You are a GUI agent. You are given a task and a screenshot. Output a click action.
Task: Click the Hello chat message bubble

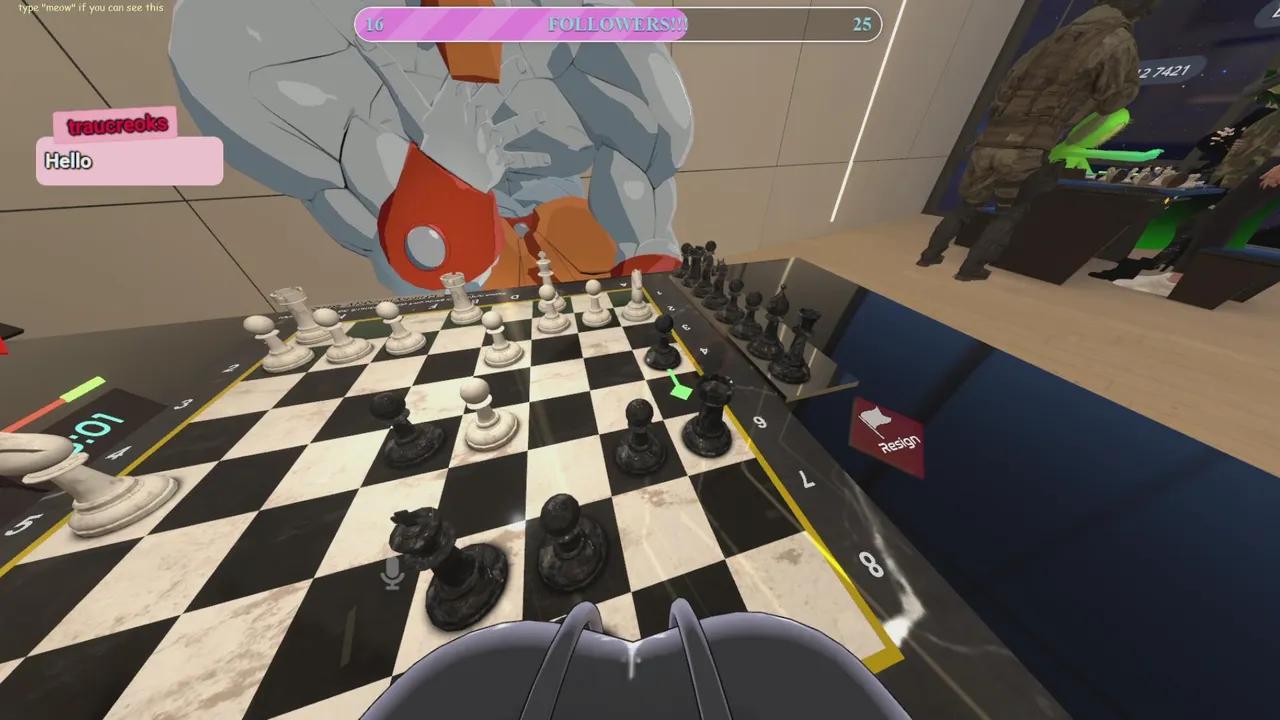(128, 161)
